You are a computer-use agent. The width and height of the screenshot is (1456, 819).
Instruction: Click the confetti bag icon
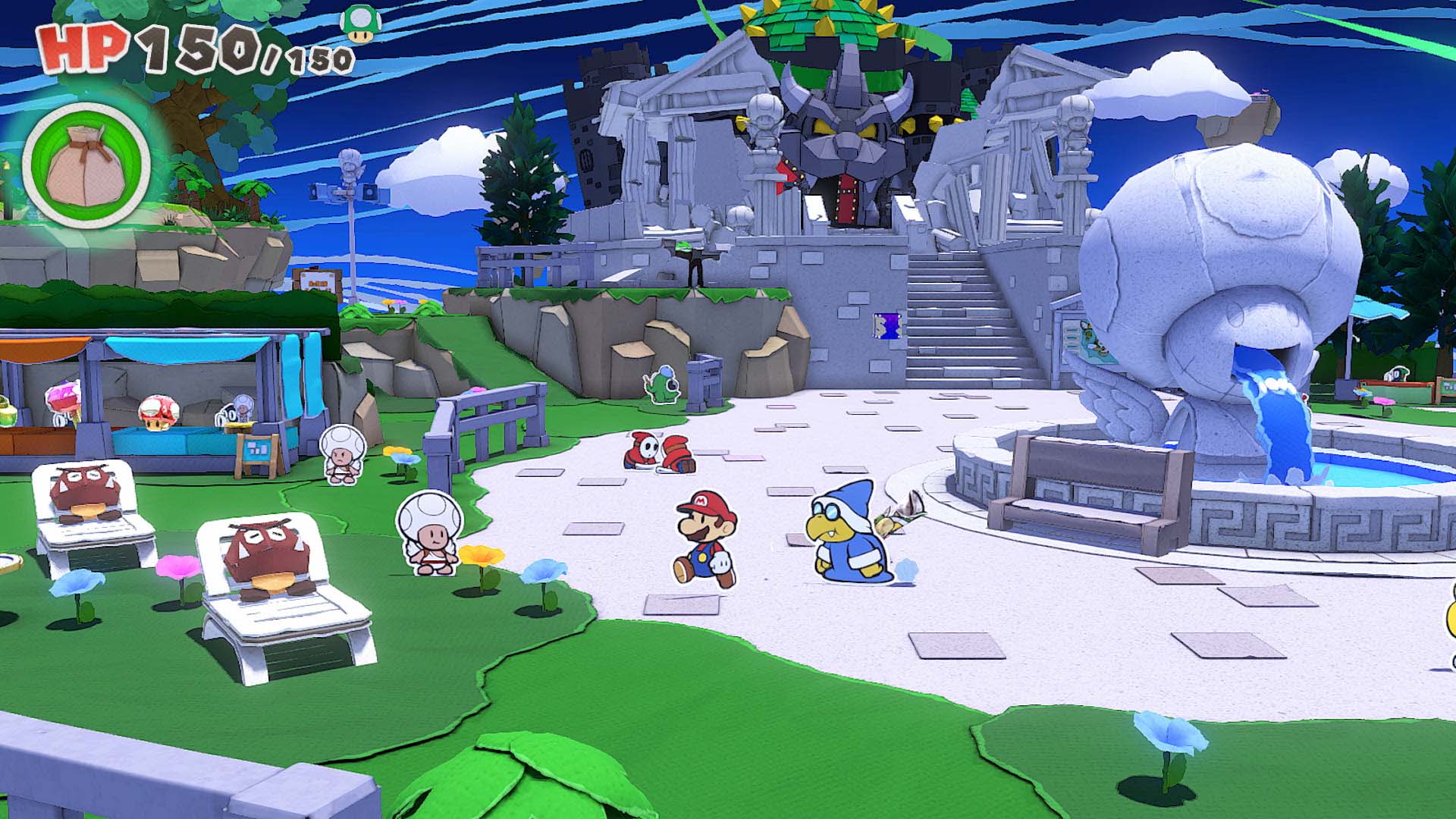(x=86, y=165)
